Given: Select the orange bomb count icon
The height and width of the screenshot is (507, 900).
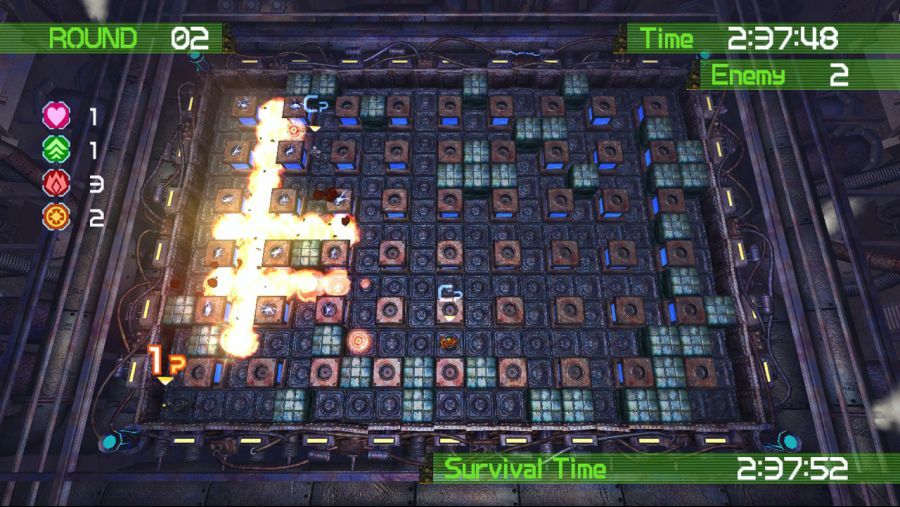Looking at the screenshot, I should click(56, 216).
